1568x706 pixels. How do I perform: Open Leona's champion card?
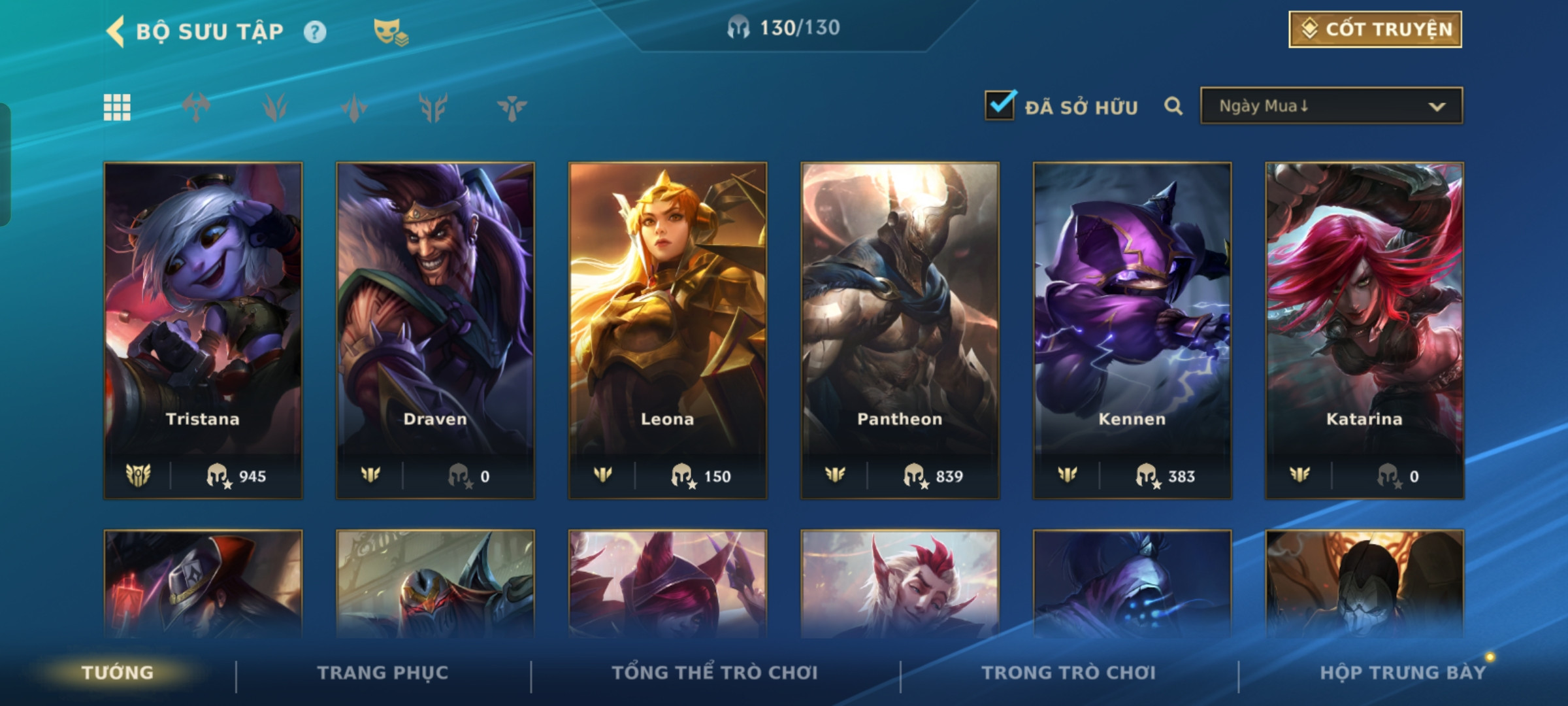point(667,330)
